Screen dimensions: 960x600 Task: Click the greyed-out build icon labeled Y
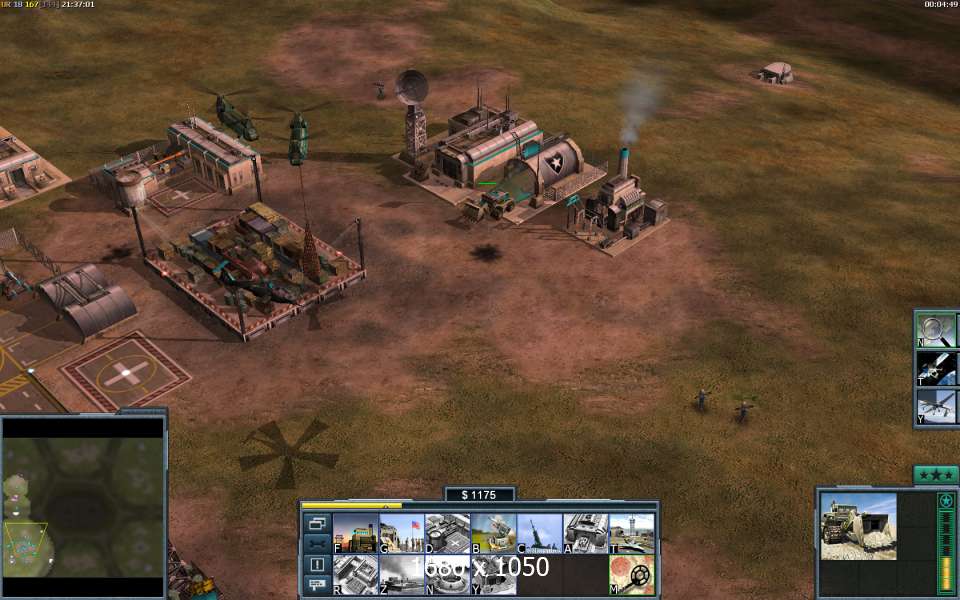pyautogui.click(x=493, y=575)
